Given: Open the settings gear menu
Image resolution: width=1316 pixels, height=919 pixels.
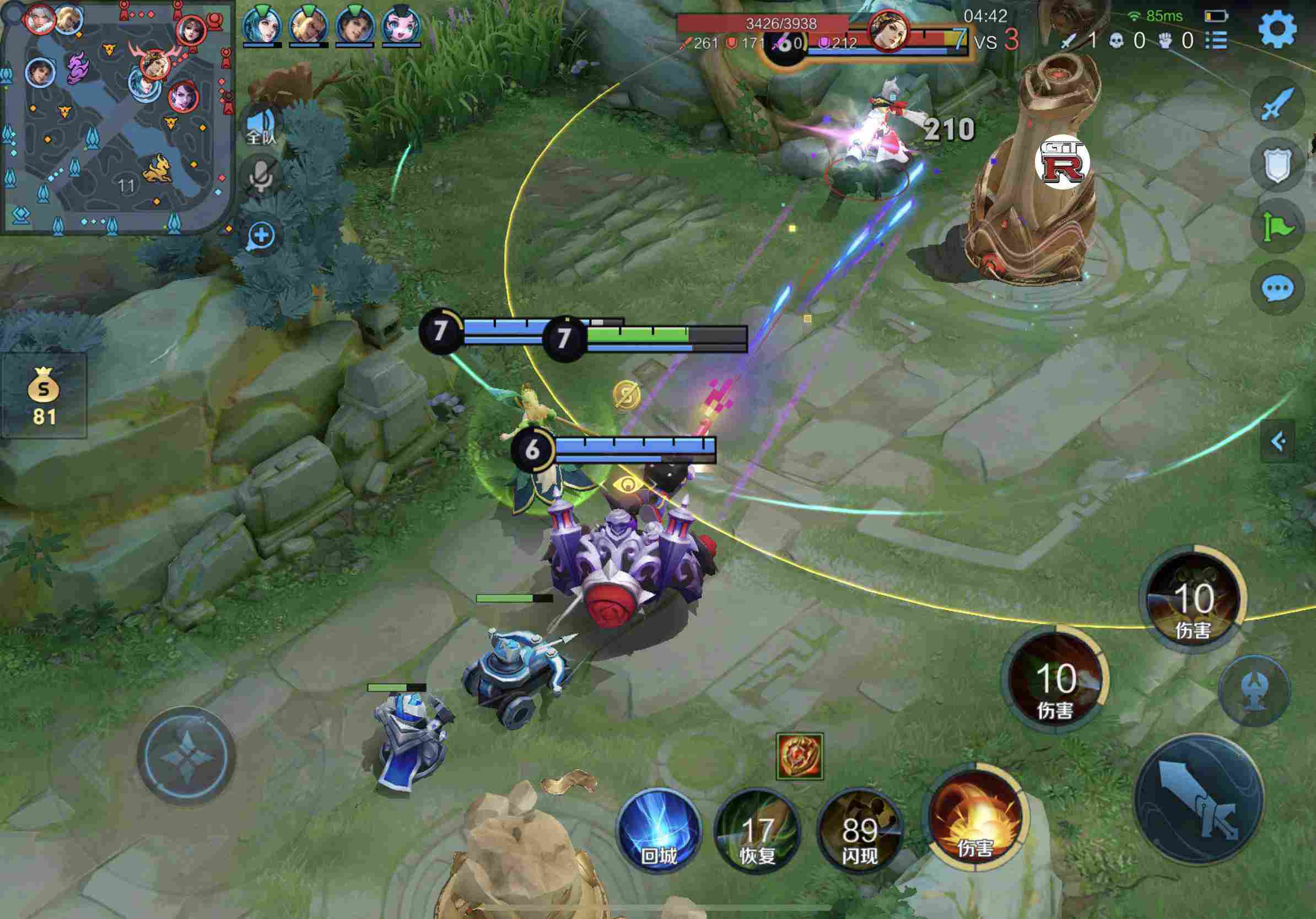Looking at the screenshot, I should coord(1277,29).
